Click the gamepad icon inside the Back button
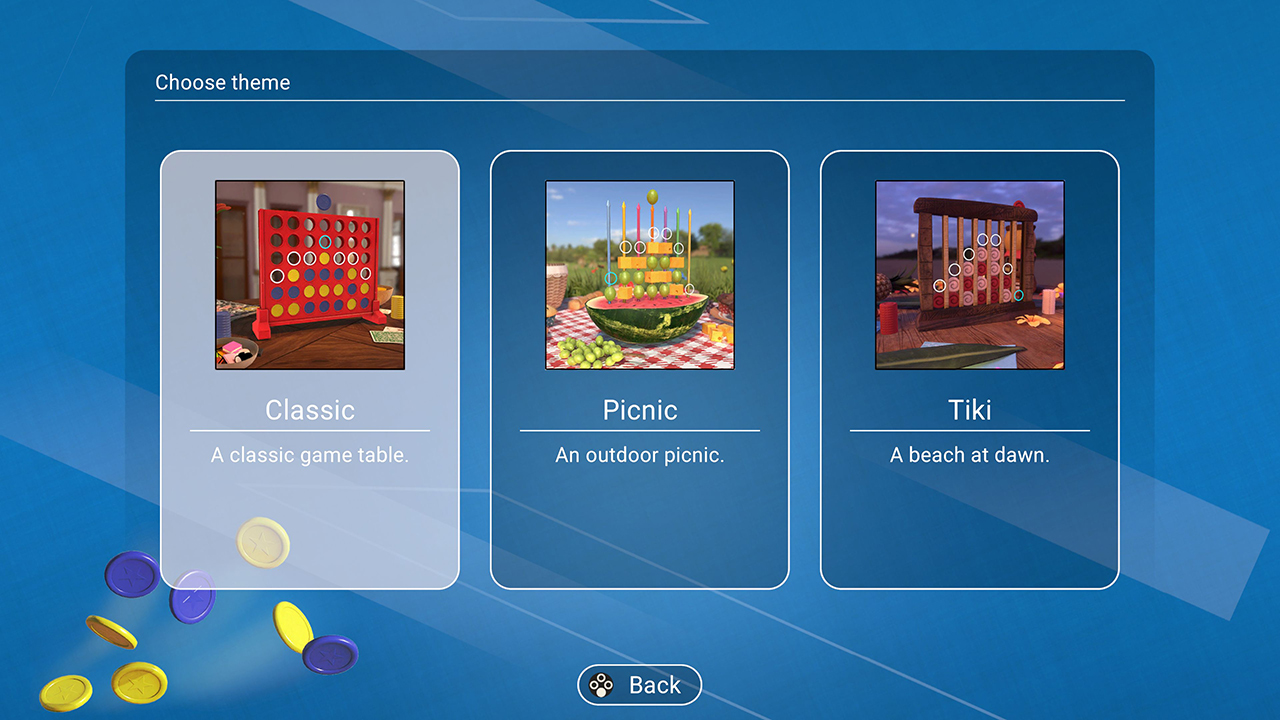Image resolution: width=1280 pixels, height=720 pixels. (601, 685)
